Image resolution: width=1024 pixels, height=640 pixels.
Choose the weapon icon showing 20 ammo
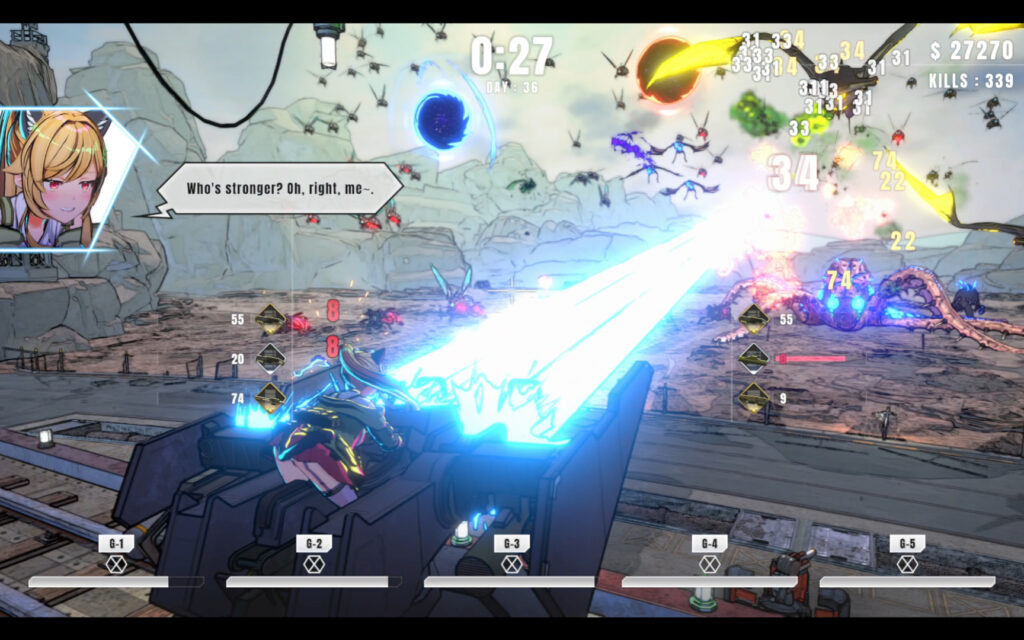270,358
